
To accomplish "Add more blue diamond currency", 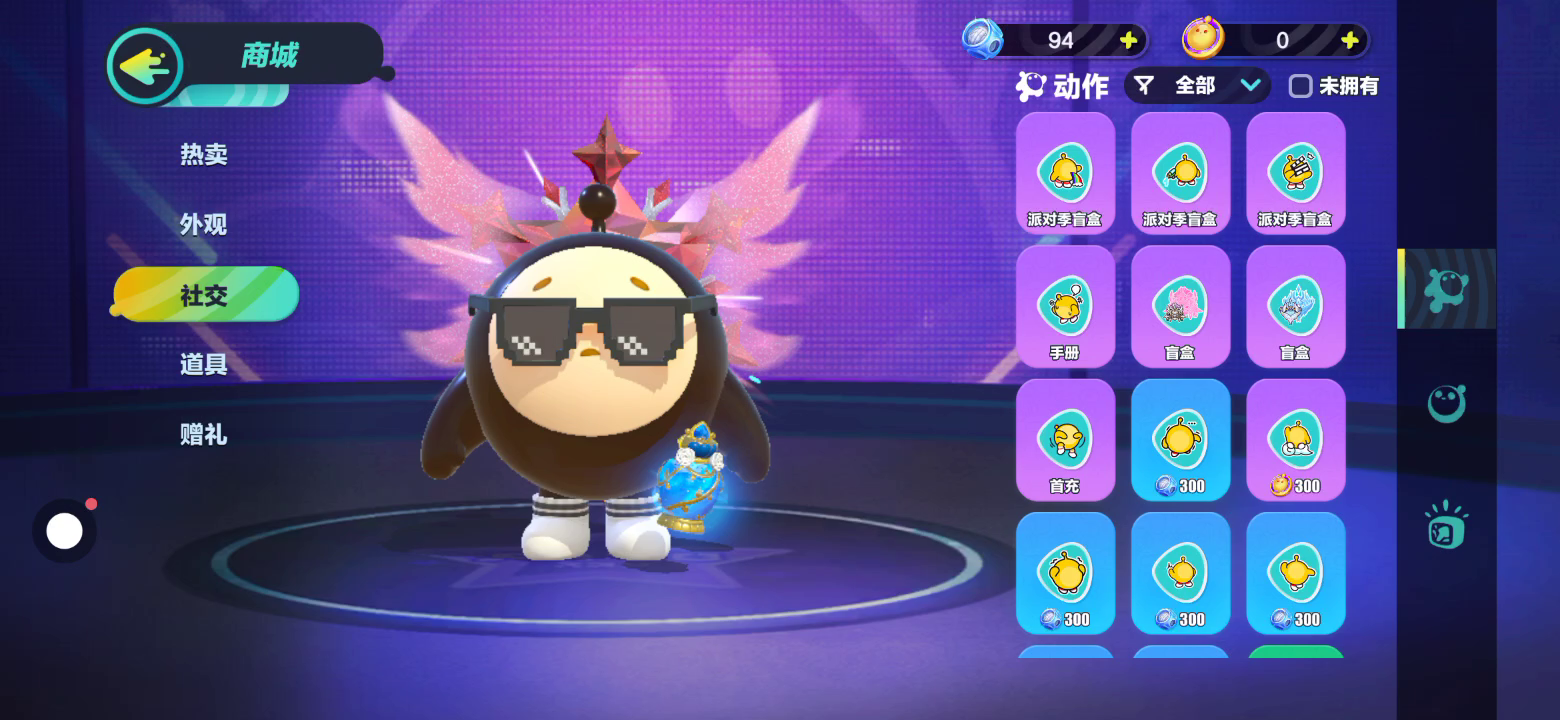I will pos(1129,40).
